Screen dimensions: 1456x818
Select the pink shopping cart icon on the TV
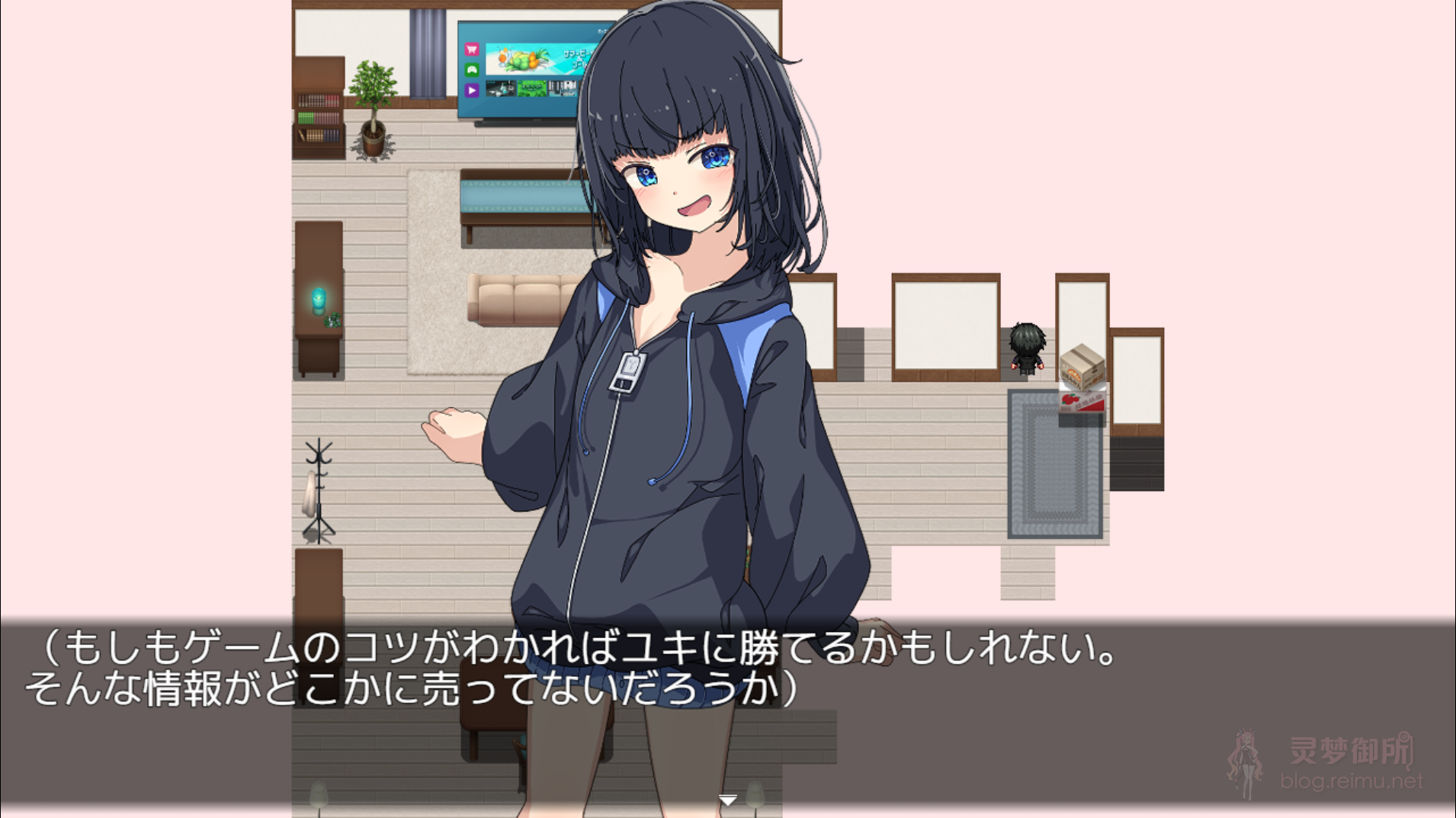tap(472, 50)
